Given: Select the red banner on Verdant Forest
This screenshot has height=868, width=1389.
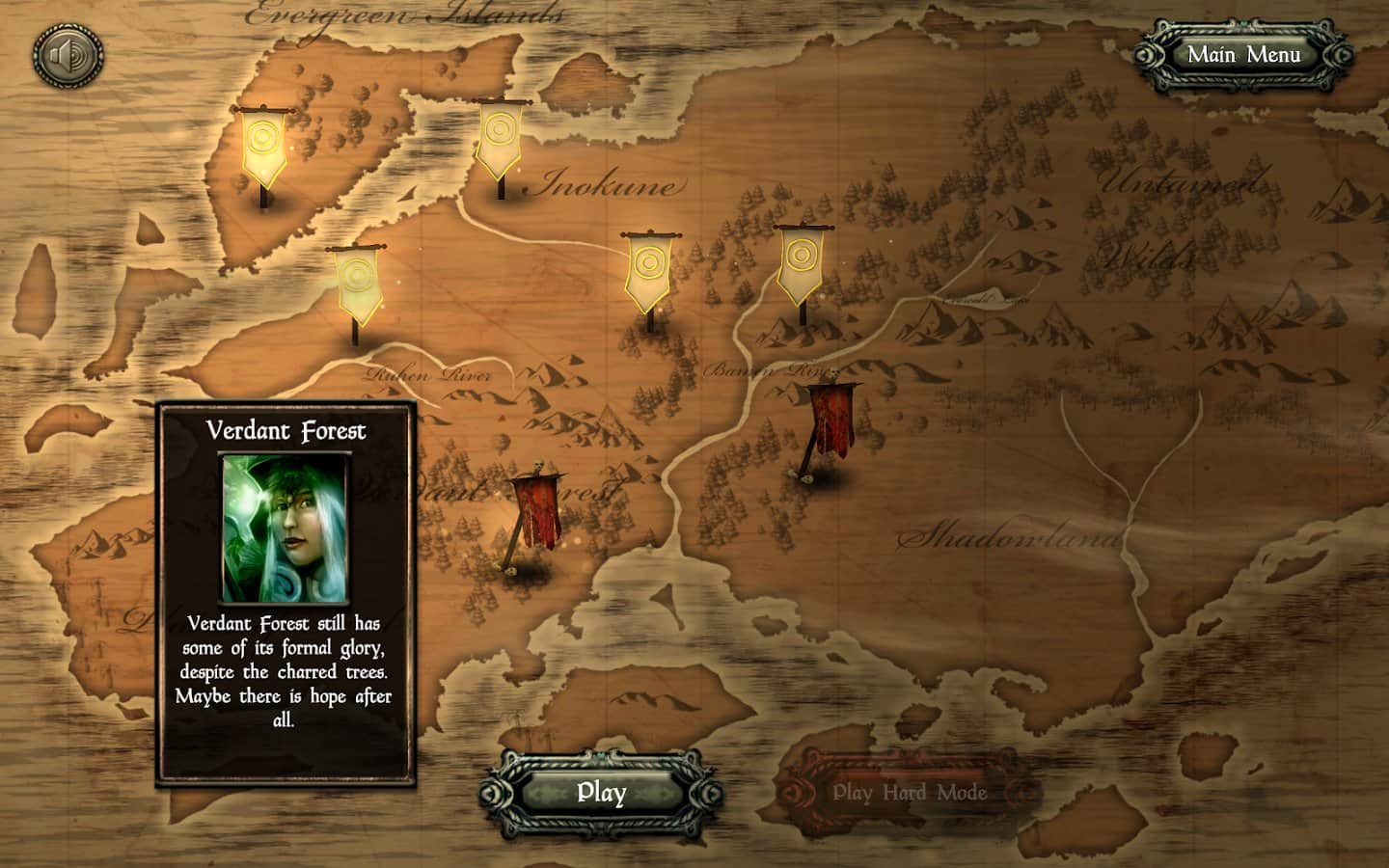Looking at the screenshot, I should tap(531, 513).
